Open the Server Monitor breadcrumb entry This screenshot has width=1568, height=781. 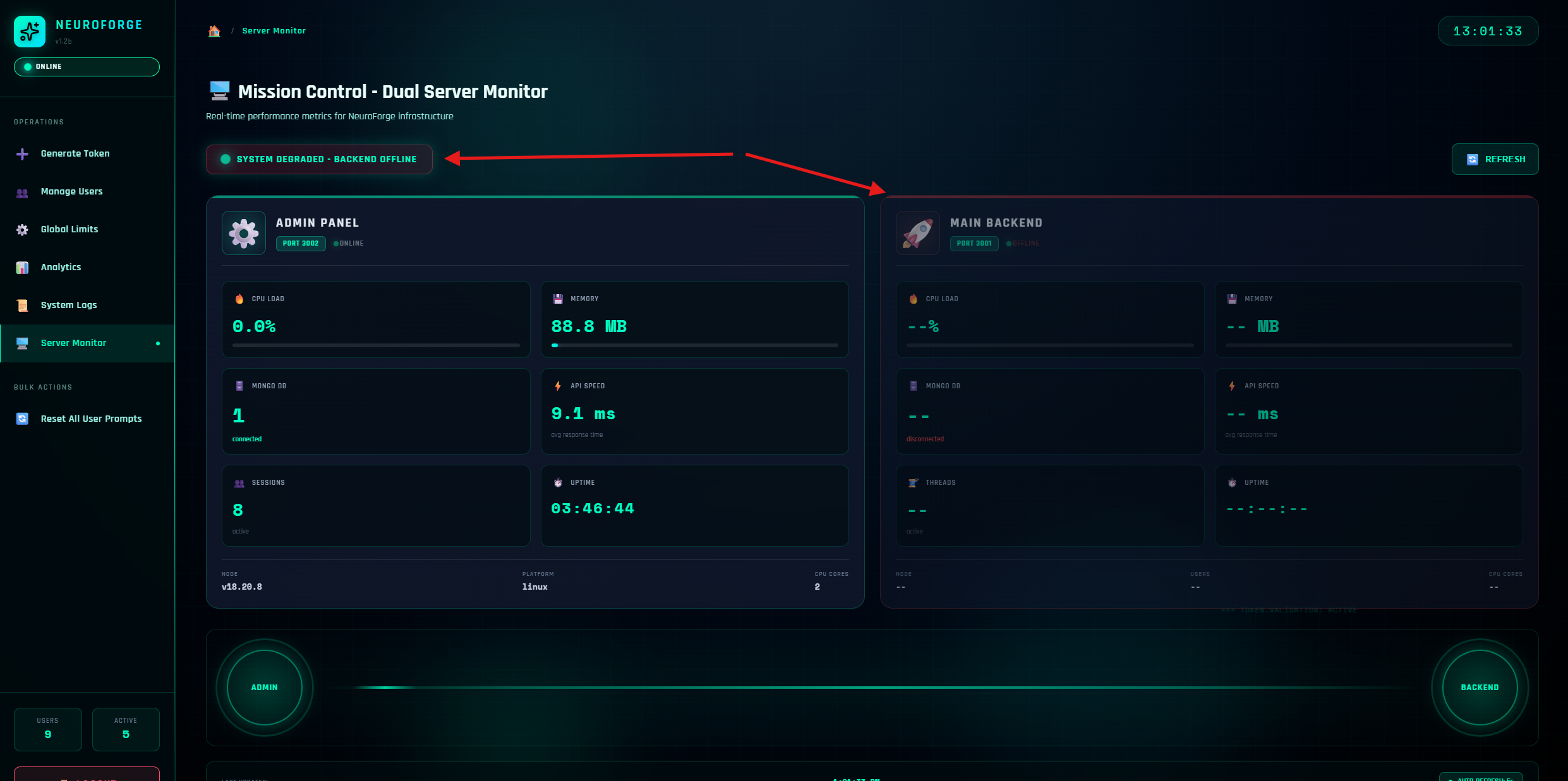[x=274, y=30]
